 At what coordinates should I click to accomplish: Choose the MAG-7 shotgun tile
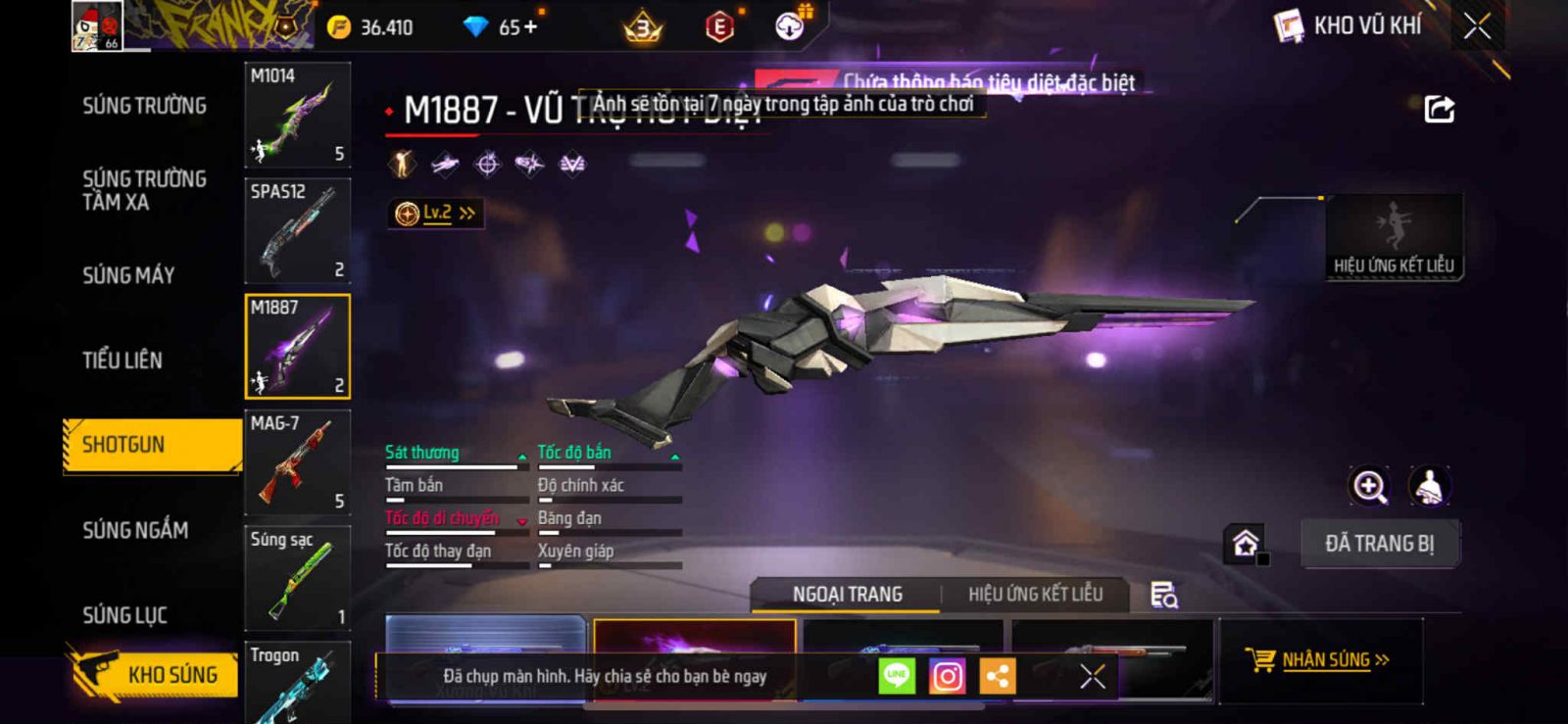(297, 462)
